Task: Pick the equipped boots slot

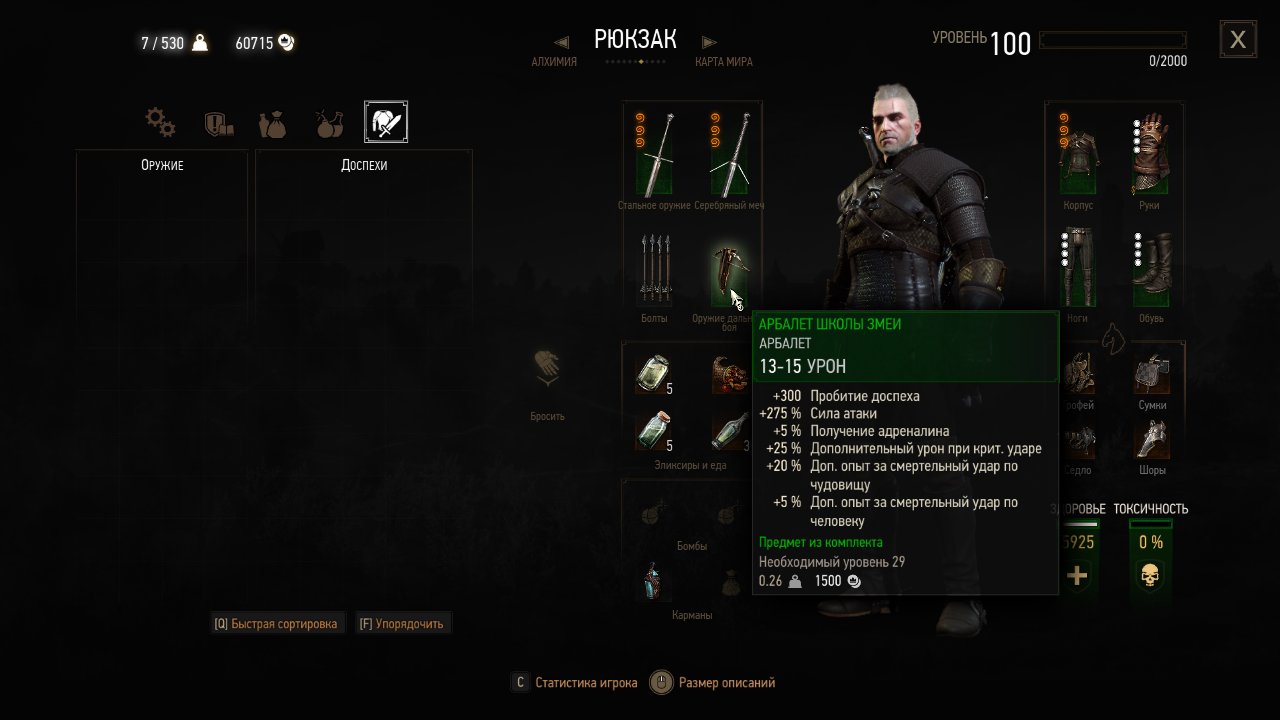Action: [x=1150, y=267]
